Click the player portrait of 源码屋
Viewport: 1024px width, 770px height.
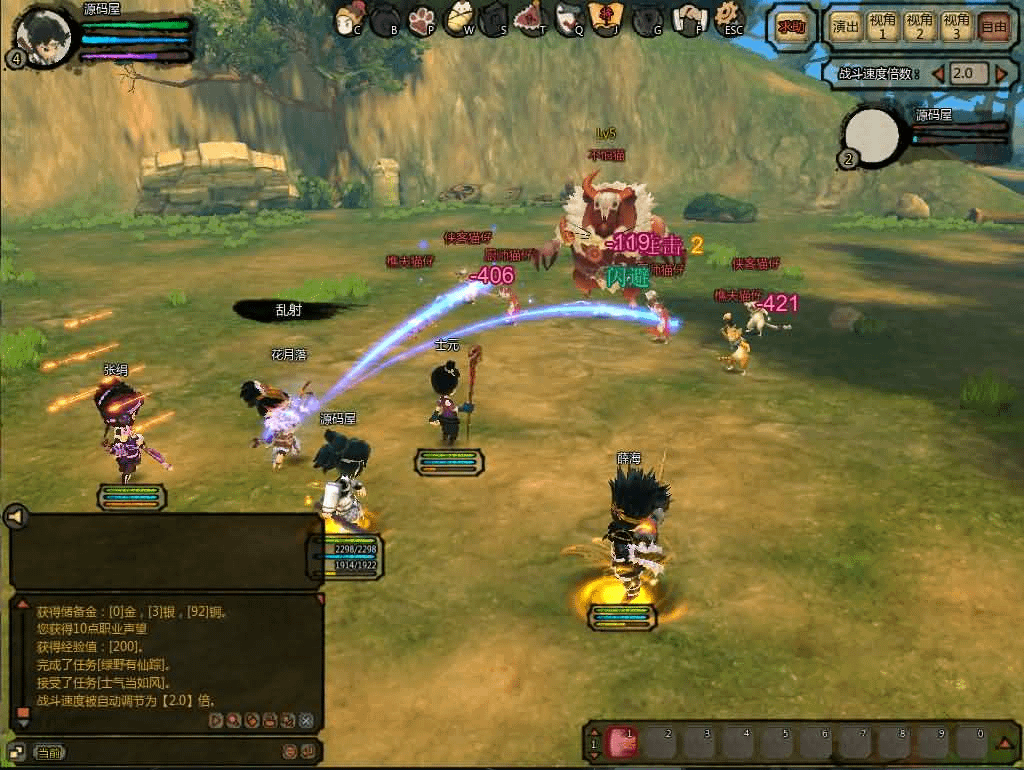click(x=44, y=36)
